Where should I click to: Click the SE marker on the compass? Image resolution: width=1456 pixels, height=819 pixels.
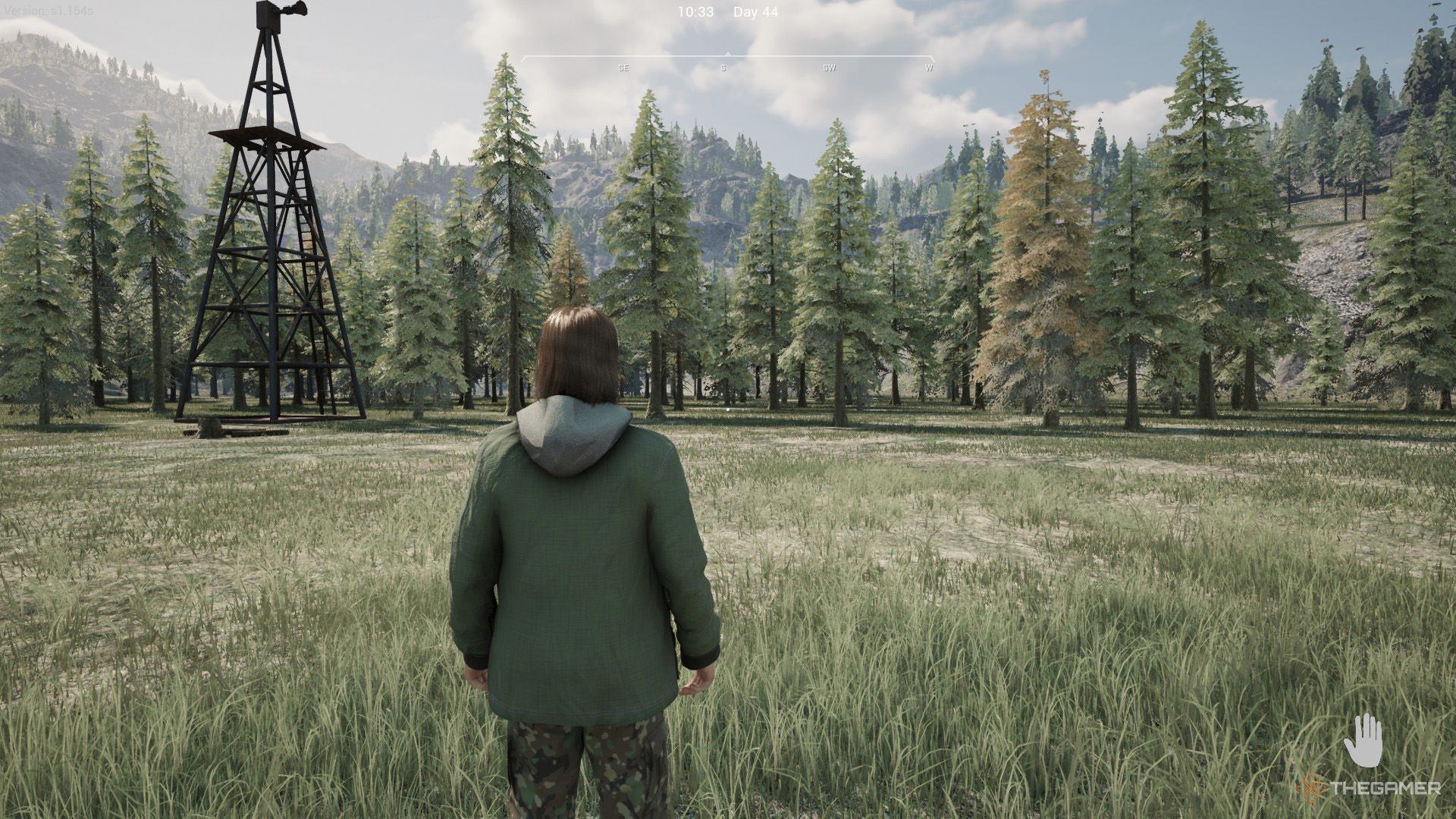pos(623,67)
